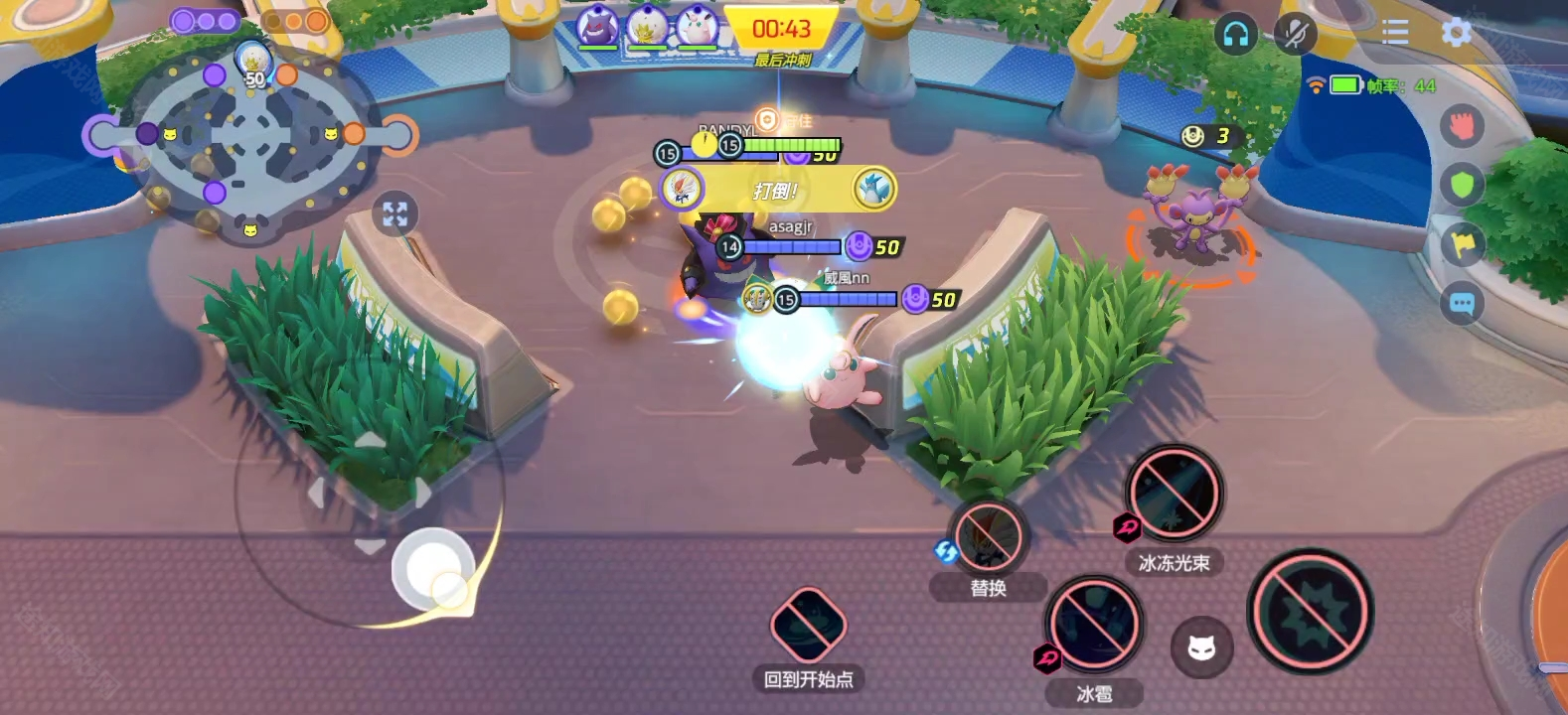
Task: Tap the 回到开始点 return button
Action: (808, 626)
